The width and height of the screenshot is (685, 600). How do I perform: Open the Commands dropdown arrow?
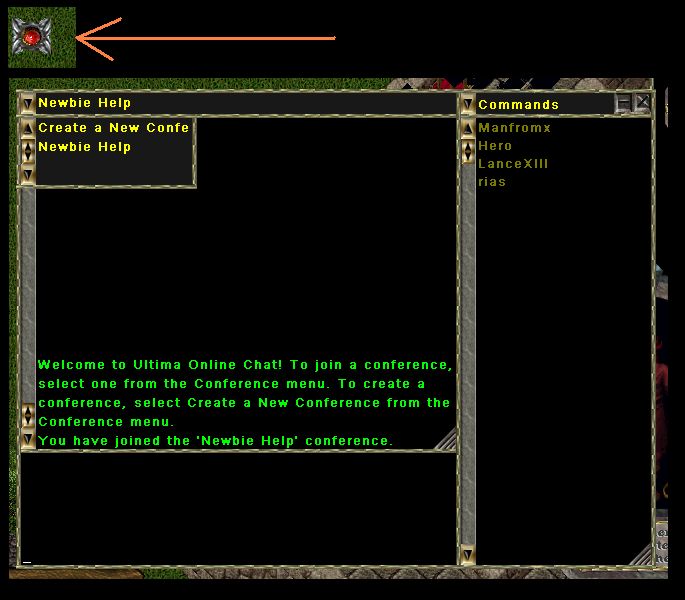(467, 104)
